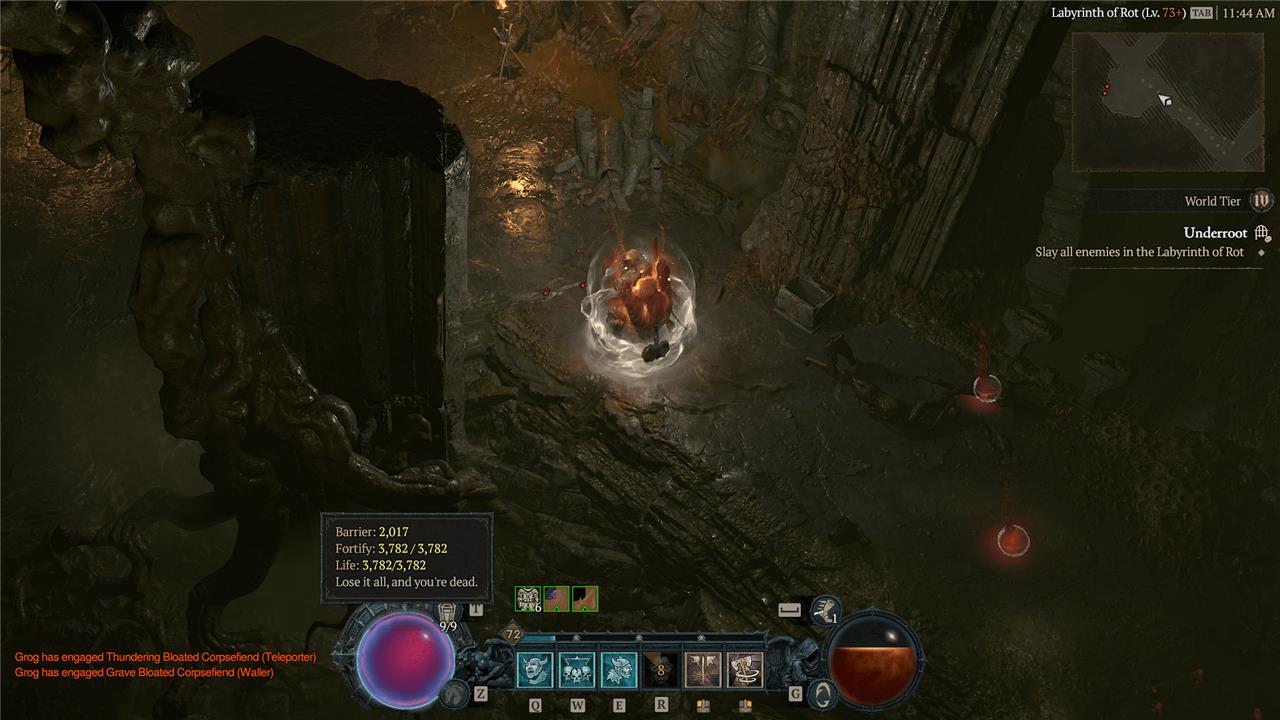The height and width of the screenshot is (720, 1280).
Task: Use the three skulls skill on W
Action: (x=577, y=670)
